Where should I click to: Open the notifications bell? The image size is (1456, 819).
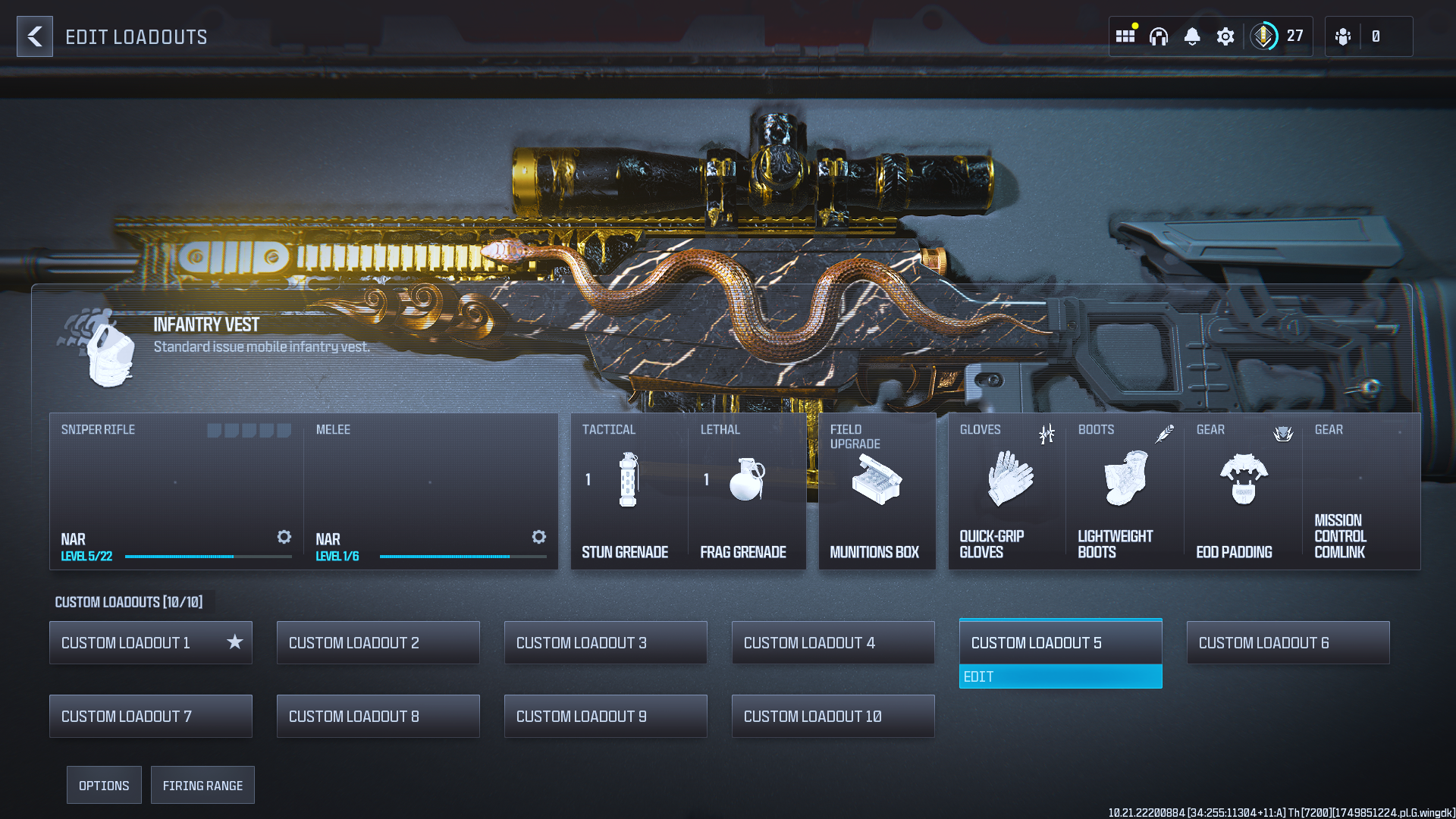[1192, 36]
